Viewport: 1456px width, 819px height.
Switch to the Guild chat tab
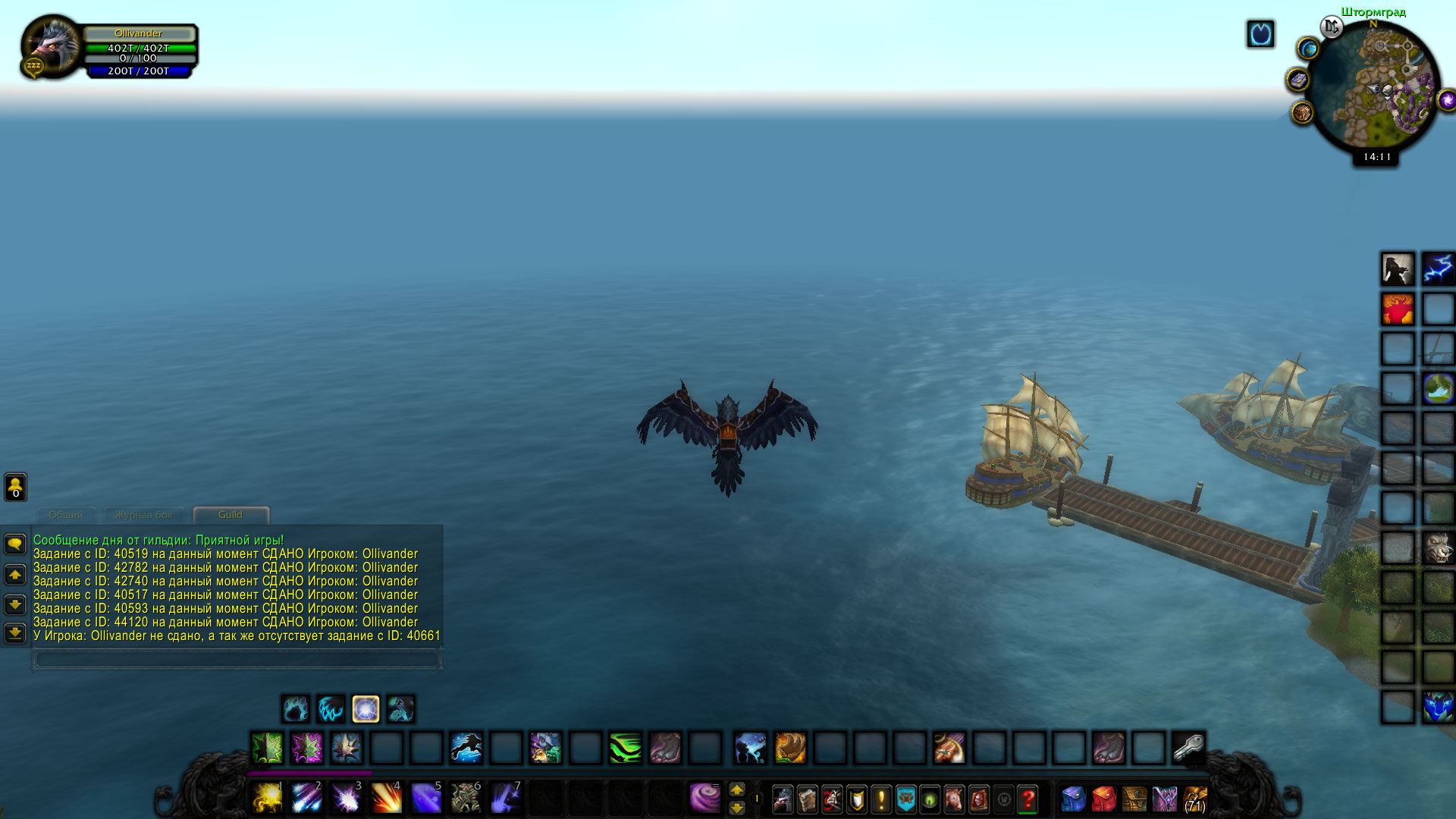(231, 515)
